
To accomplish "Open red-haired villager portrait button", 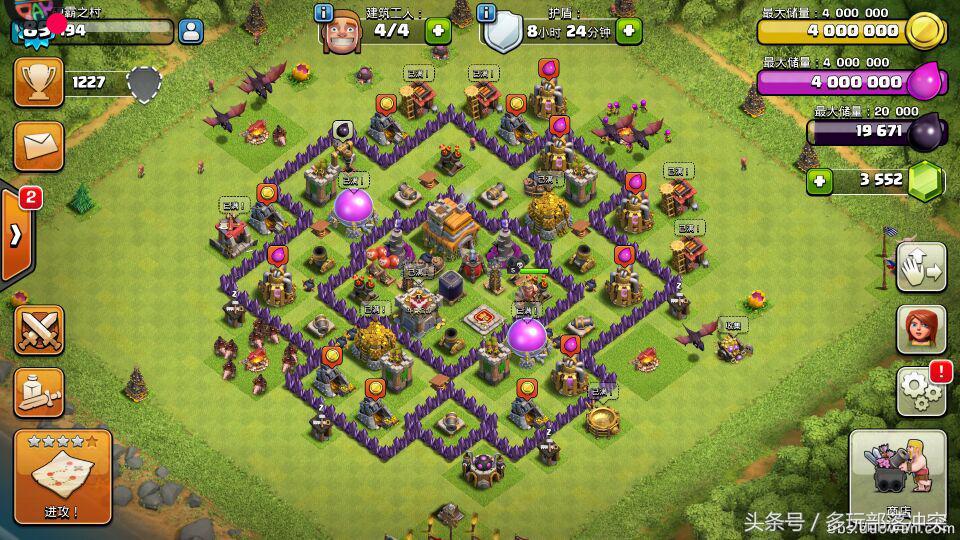I will pos(920,330).
